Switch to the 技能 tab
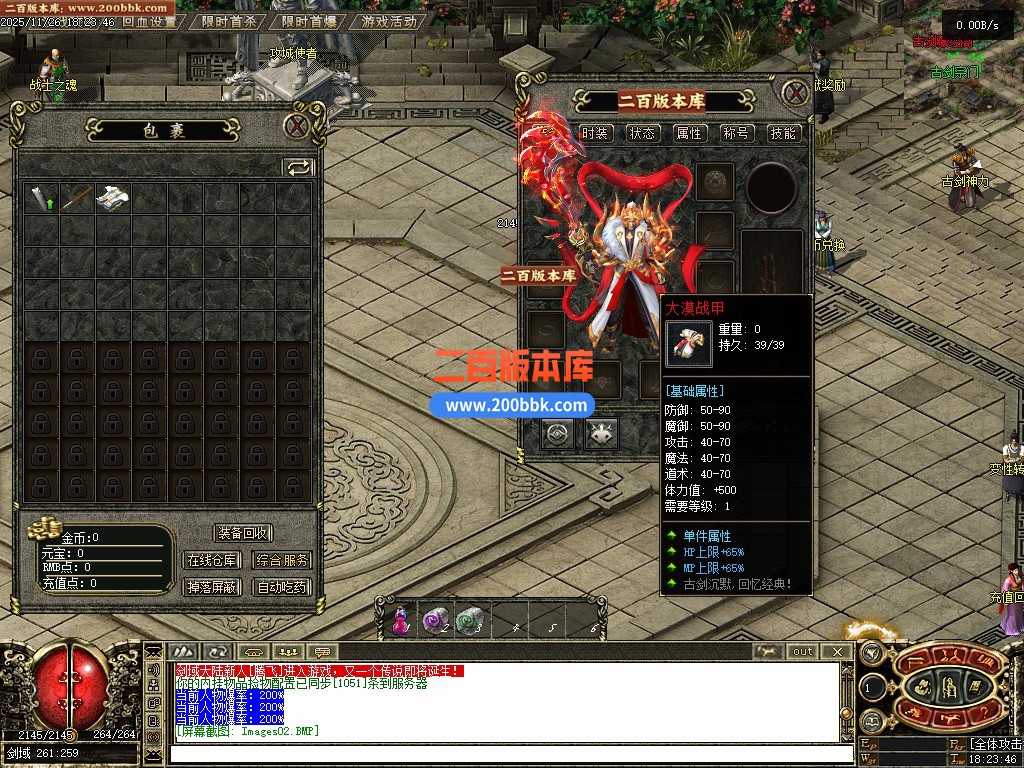Screen dimensions: 1024x768 pos(783,133)
